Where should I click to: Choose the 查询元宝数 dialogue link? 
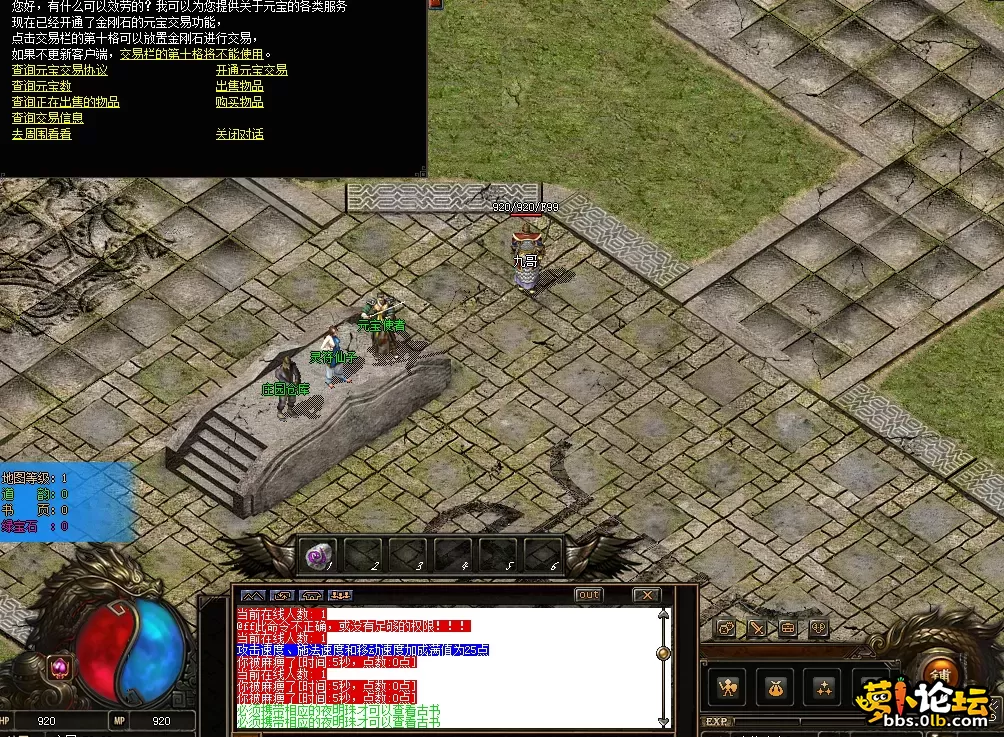click(x=41, y=87)
